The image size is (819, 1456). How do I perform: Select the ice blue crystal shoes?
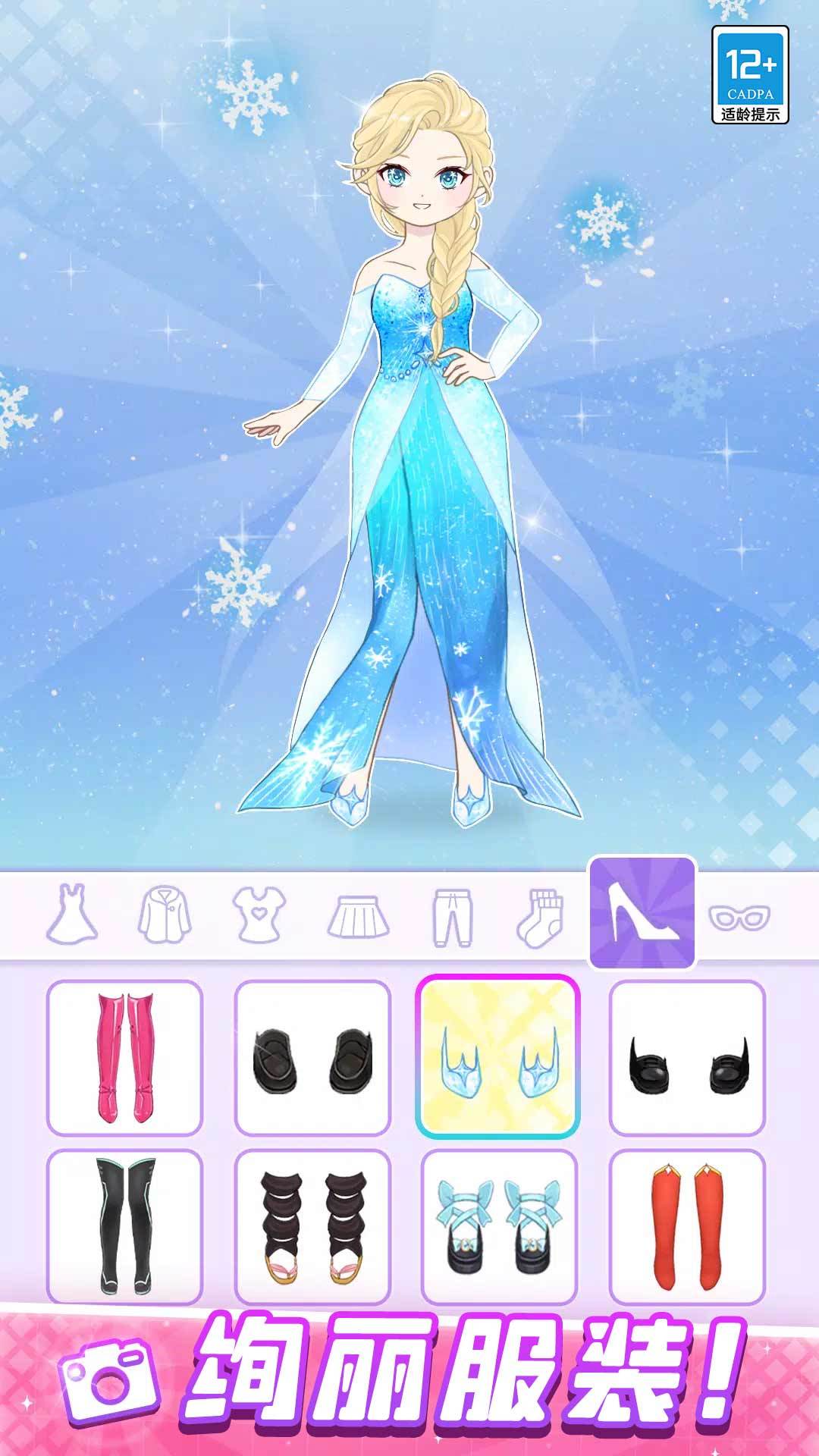tap(498, 1058)
